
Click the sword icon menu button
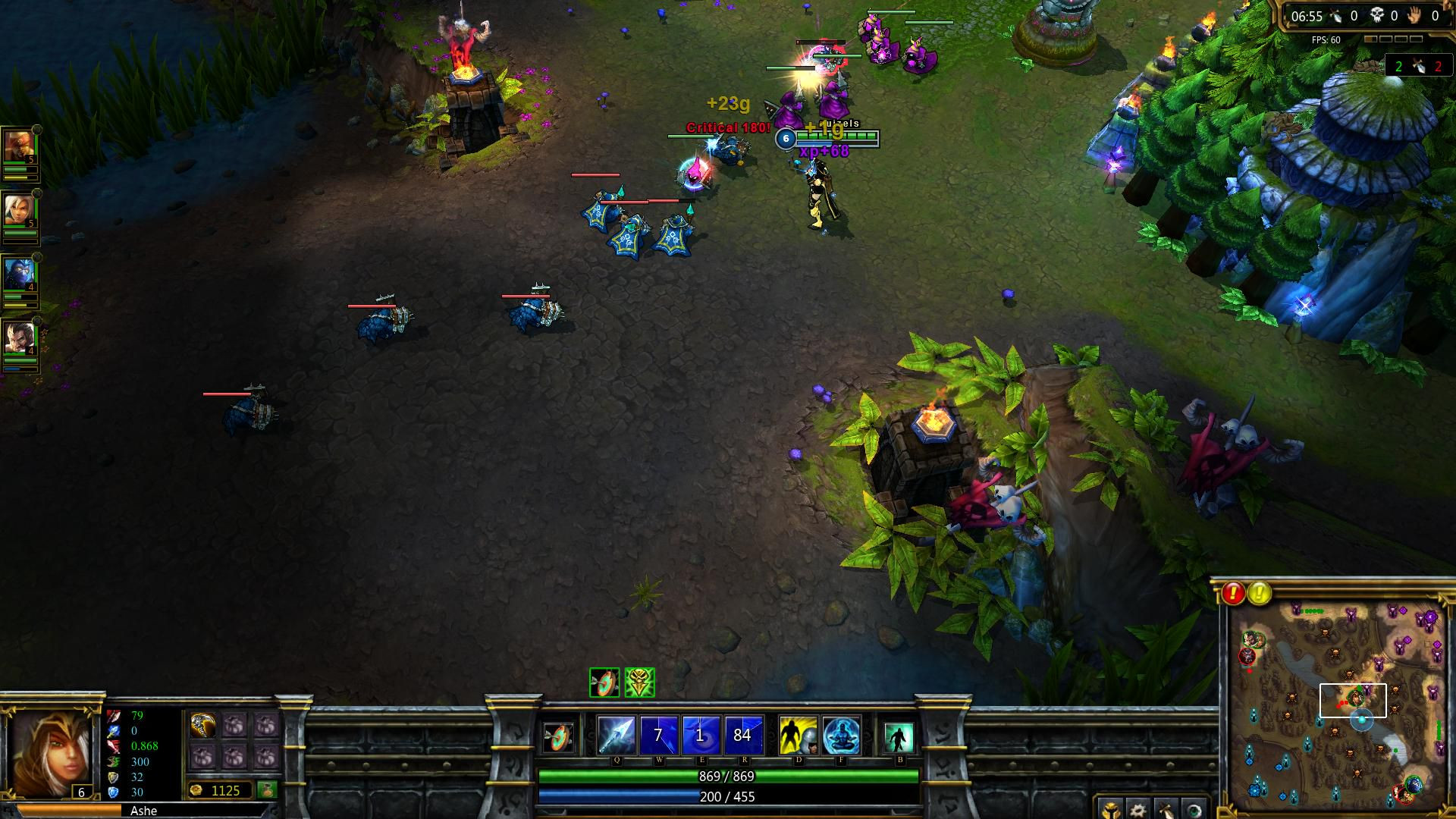click(x=1166, y=809)
